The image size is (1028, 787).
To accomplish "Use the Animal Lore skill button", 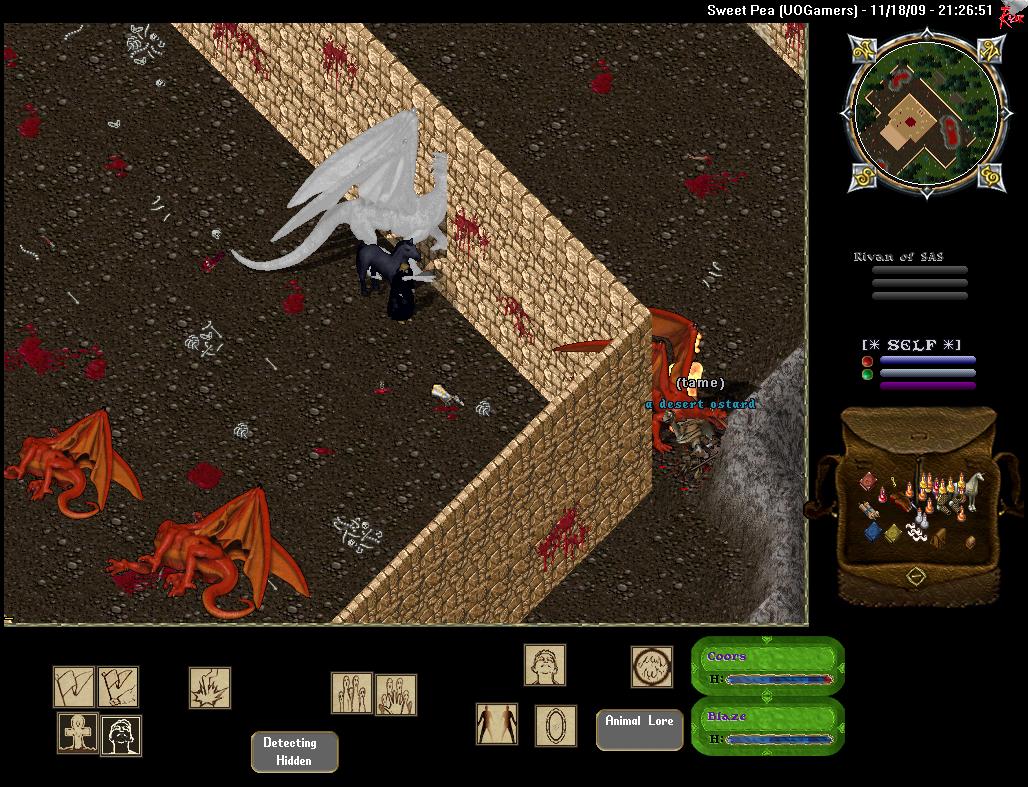I will (x=639, y=729).
